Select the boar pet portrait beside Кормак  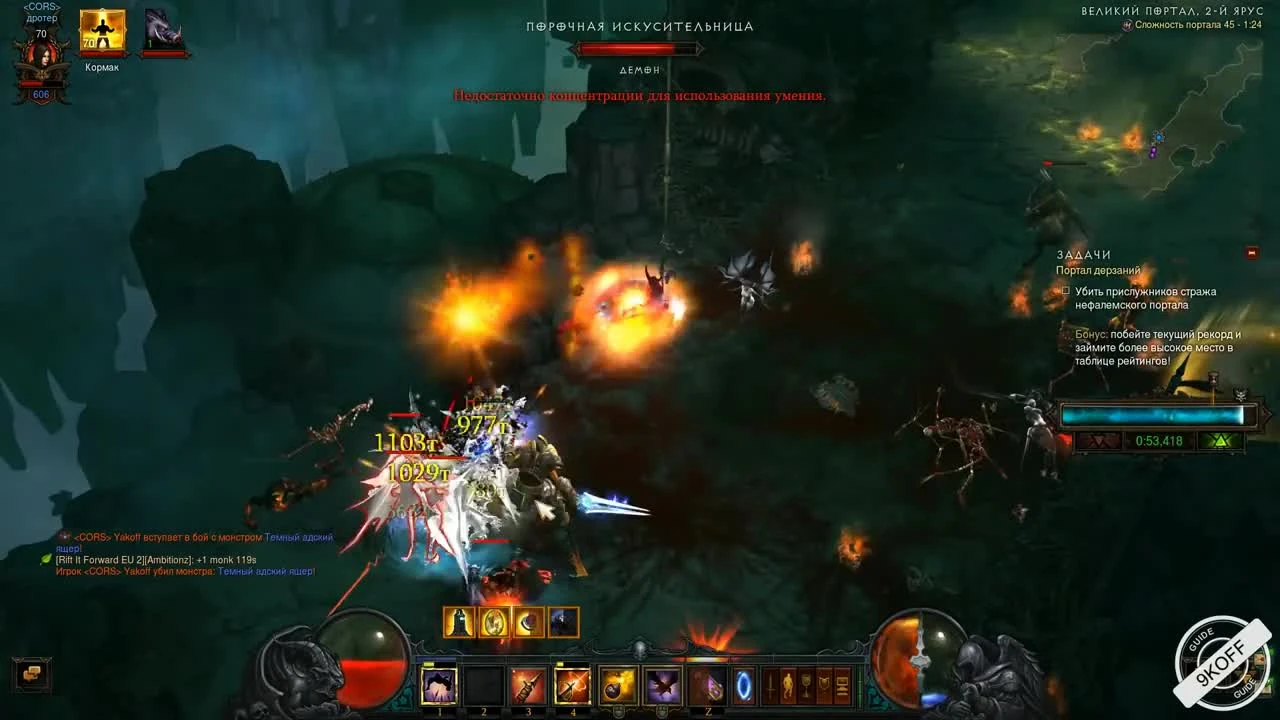click(x=163, y=28)
